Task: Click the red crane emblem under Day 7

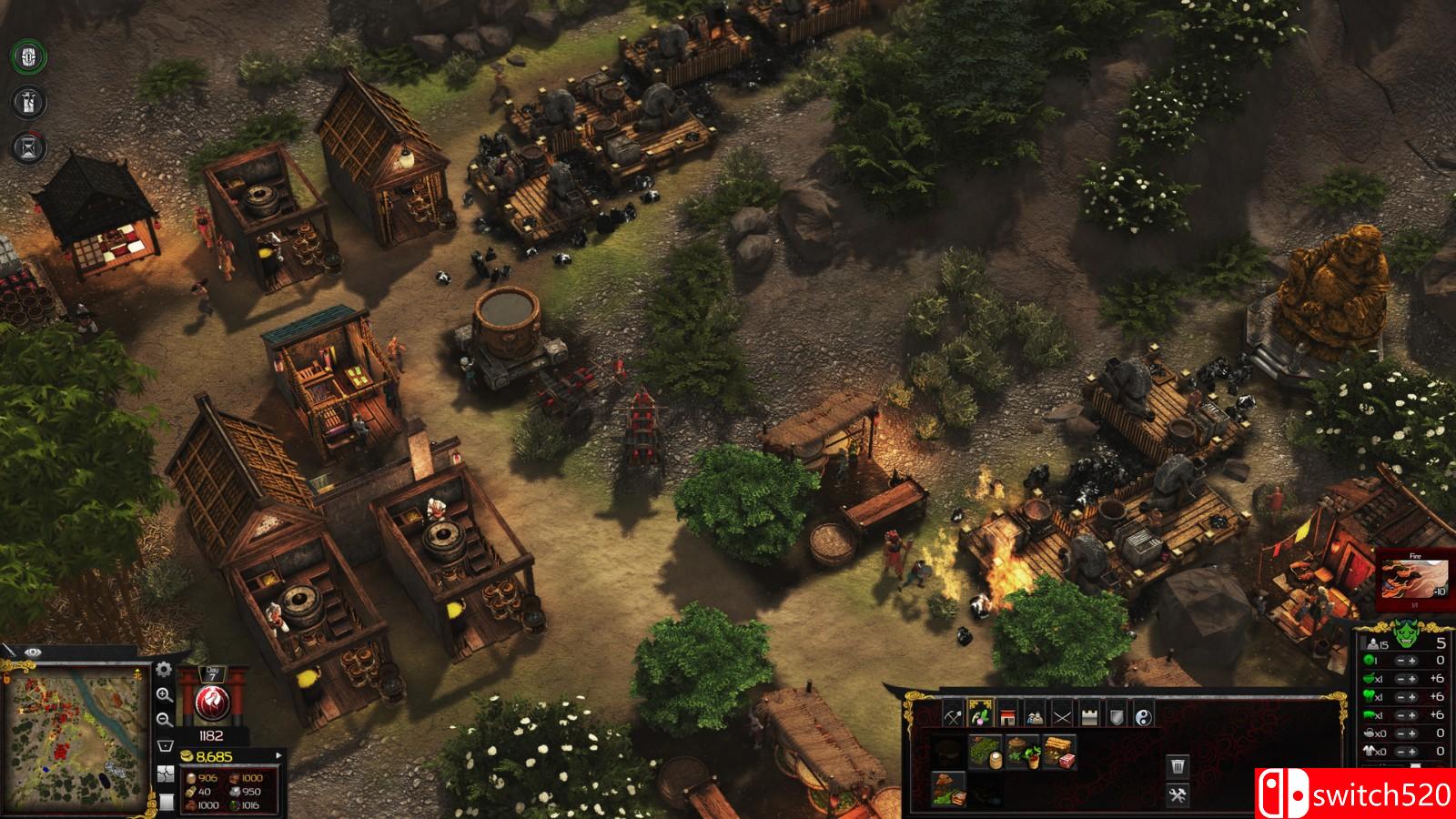Action: [x=211, y=704]
